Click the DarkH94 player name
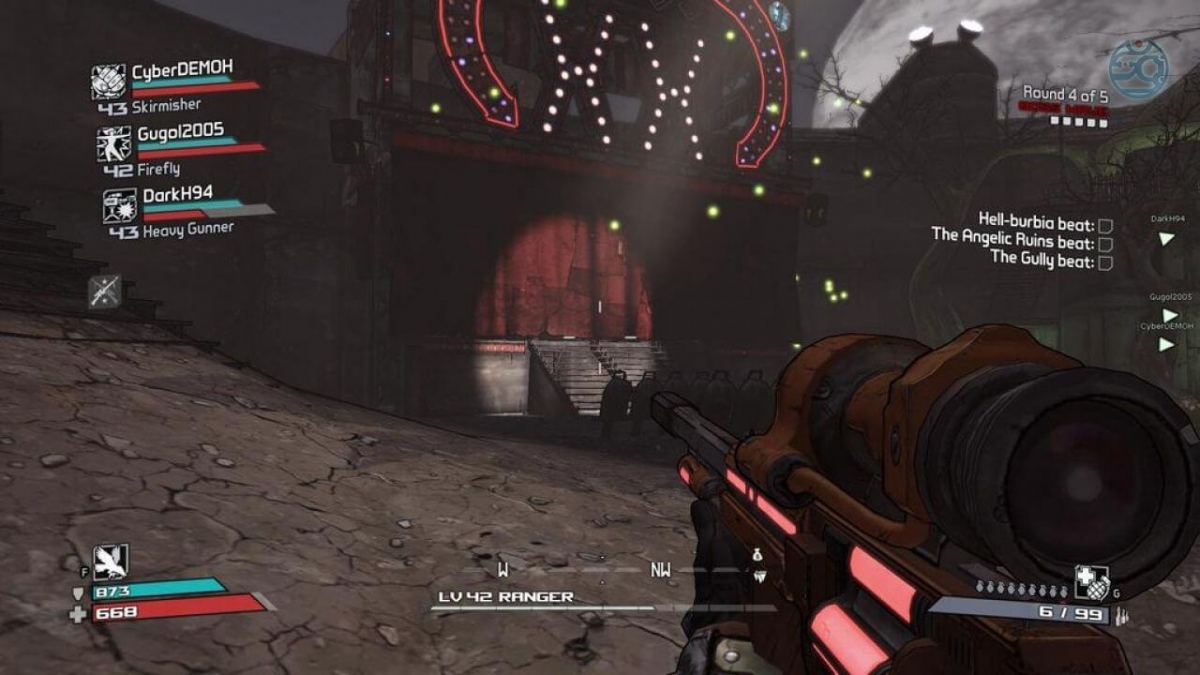Screen dimensions: 1200x675 click(177, 193)
